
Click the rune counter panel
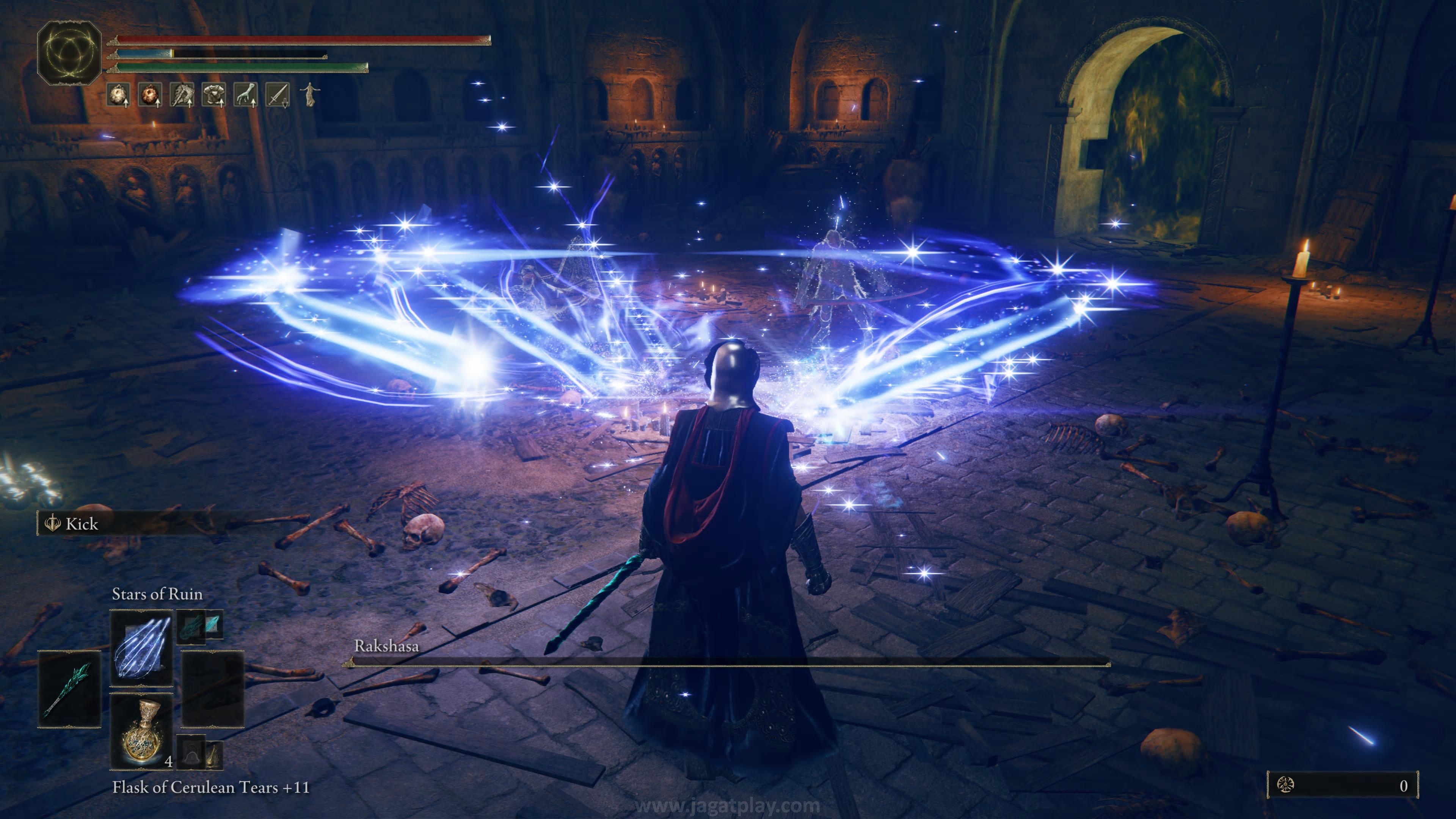pyautogui.click(x=1342, y=785)
